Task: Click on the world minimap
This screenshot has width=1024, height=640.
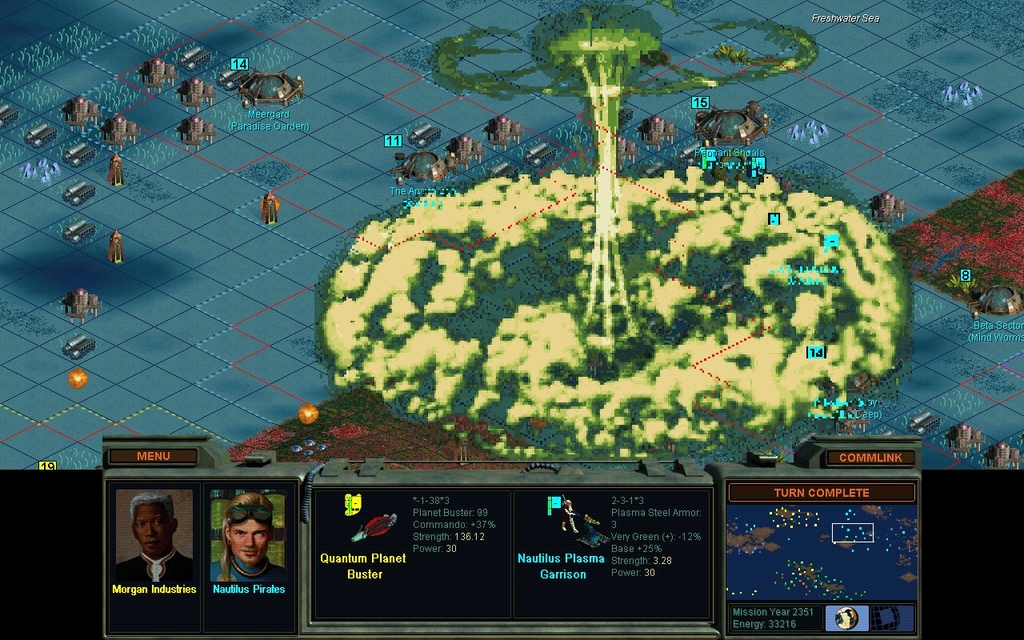Action: click(x=821, y=551)
